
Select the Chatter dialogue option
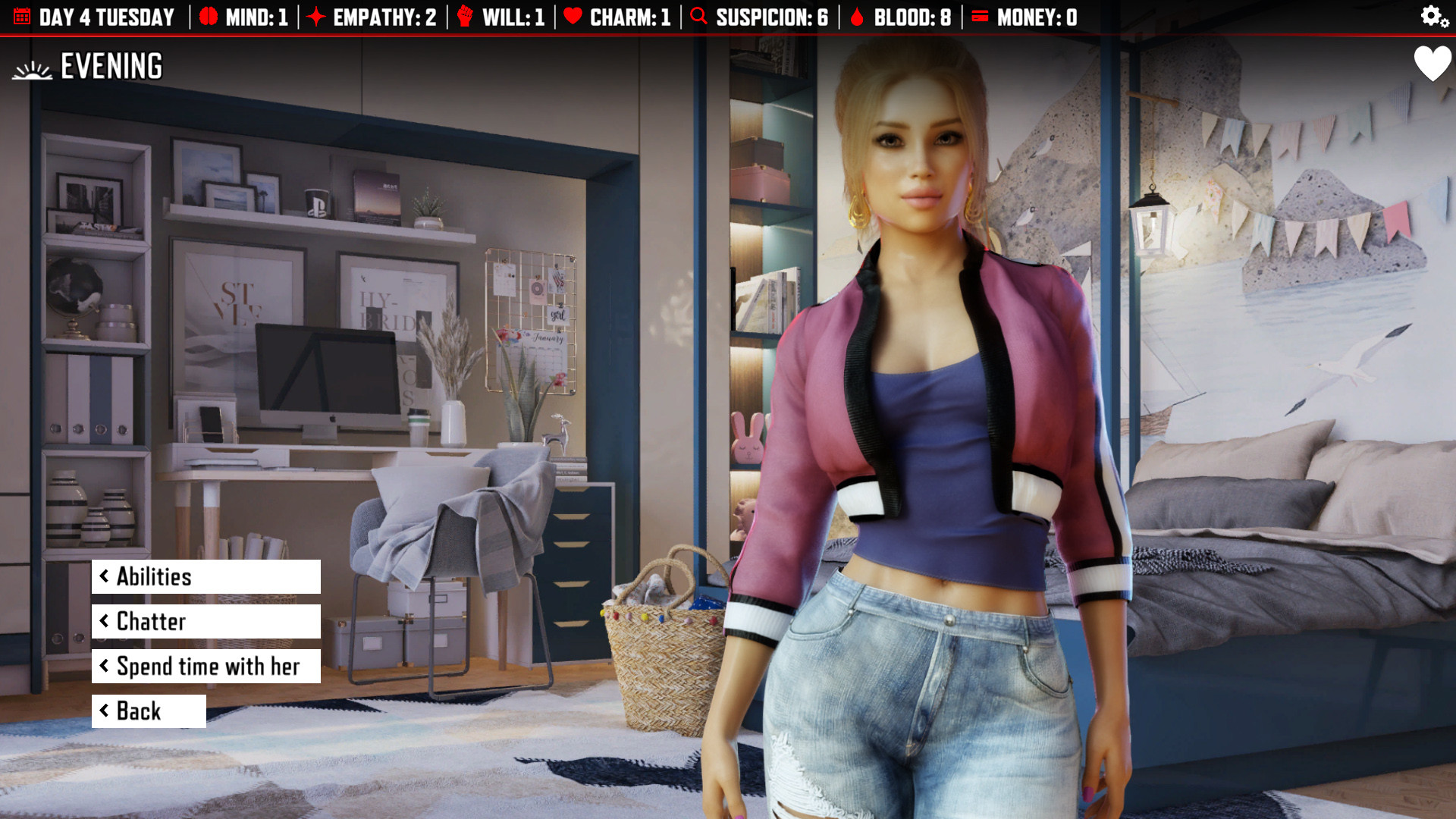[x=150, y=622]
